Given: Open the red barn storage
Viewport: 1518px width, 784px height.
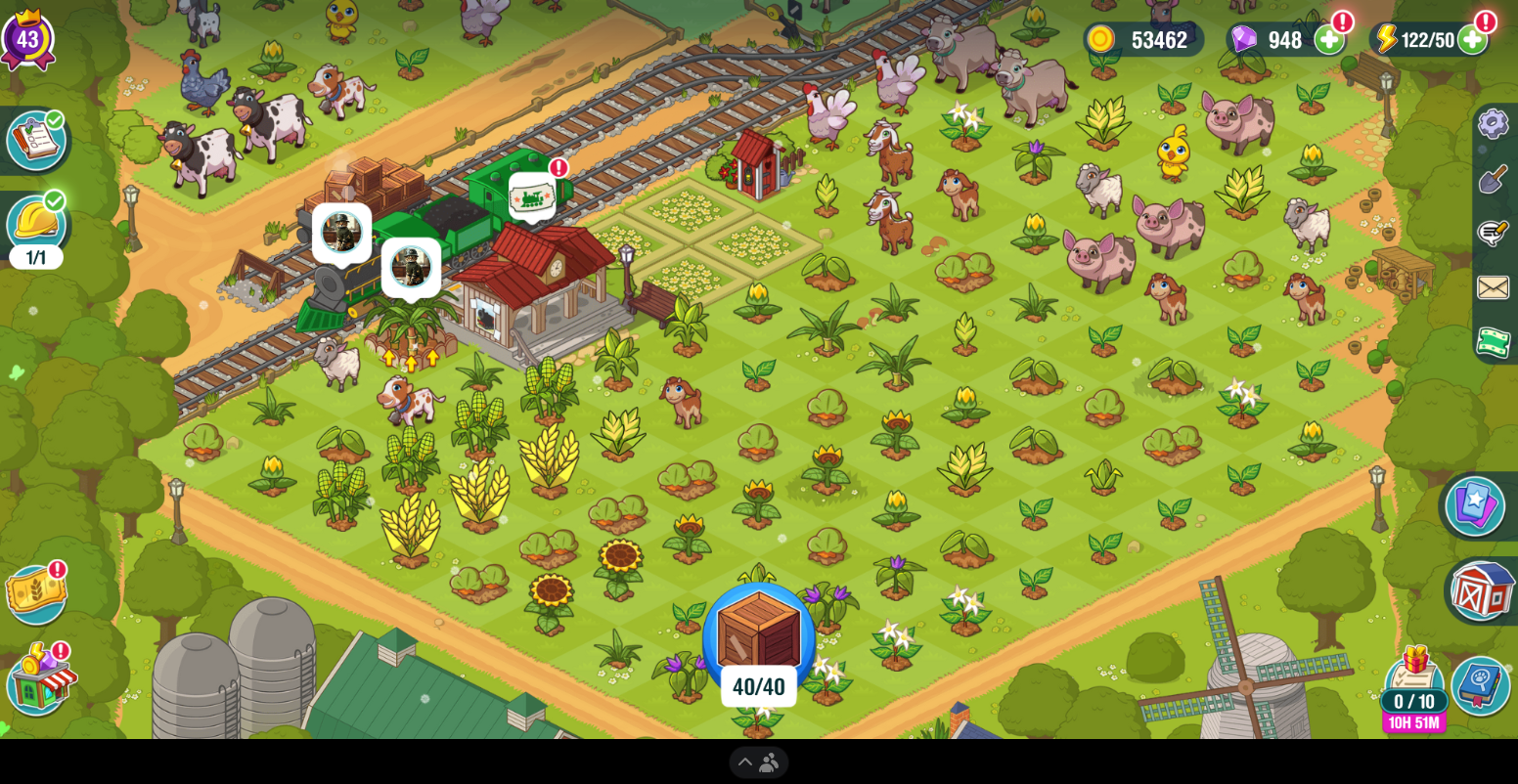Looking at the screenshot, I should [1481, 589].
